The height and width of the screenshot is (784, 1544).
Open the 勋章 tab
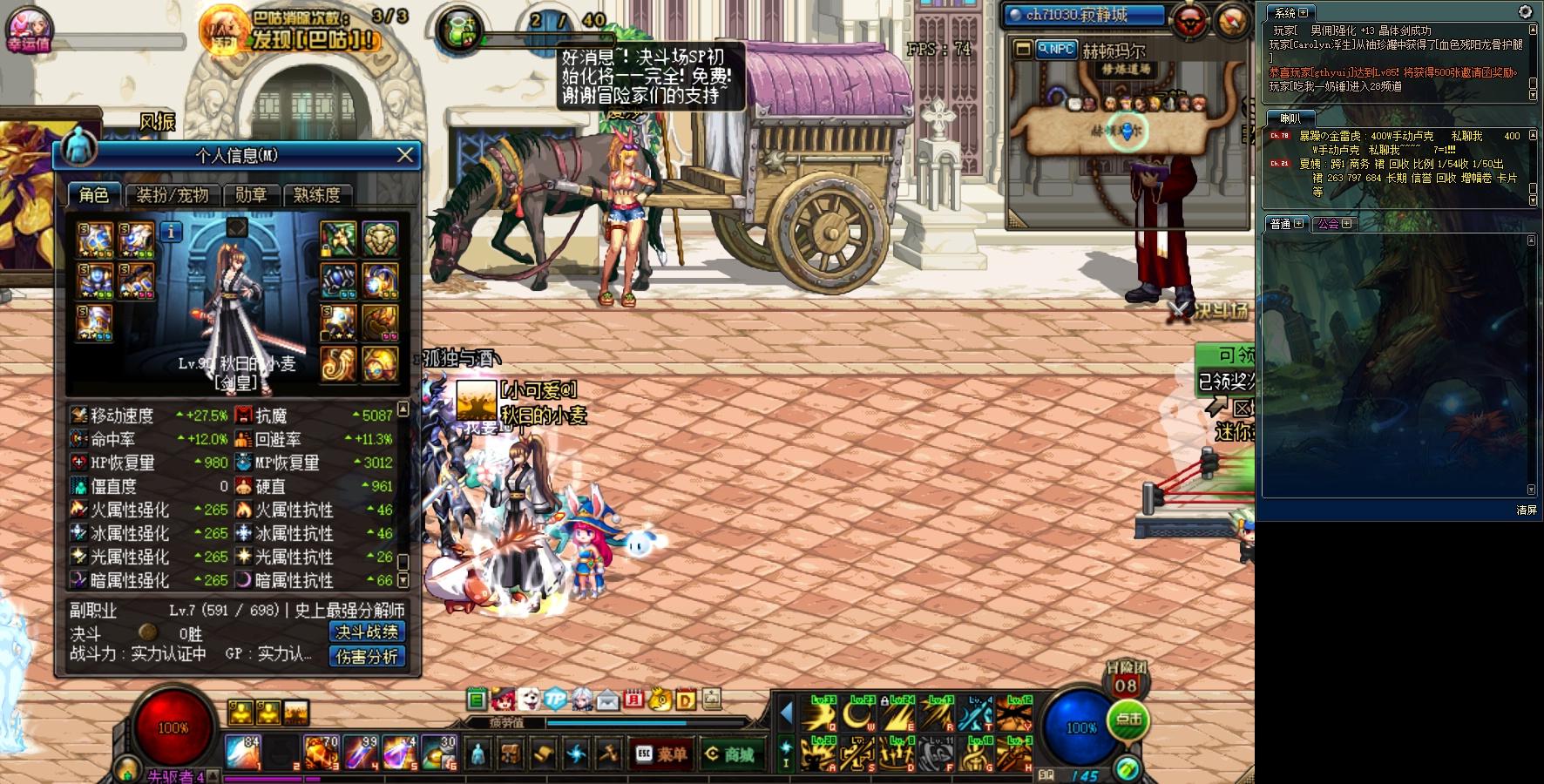click(x=251, y=195)
